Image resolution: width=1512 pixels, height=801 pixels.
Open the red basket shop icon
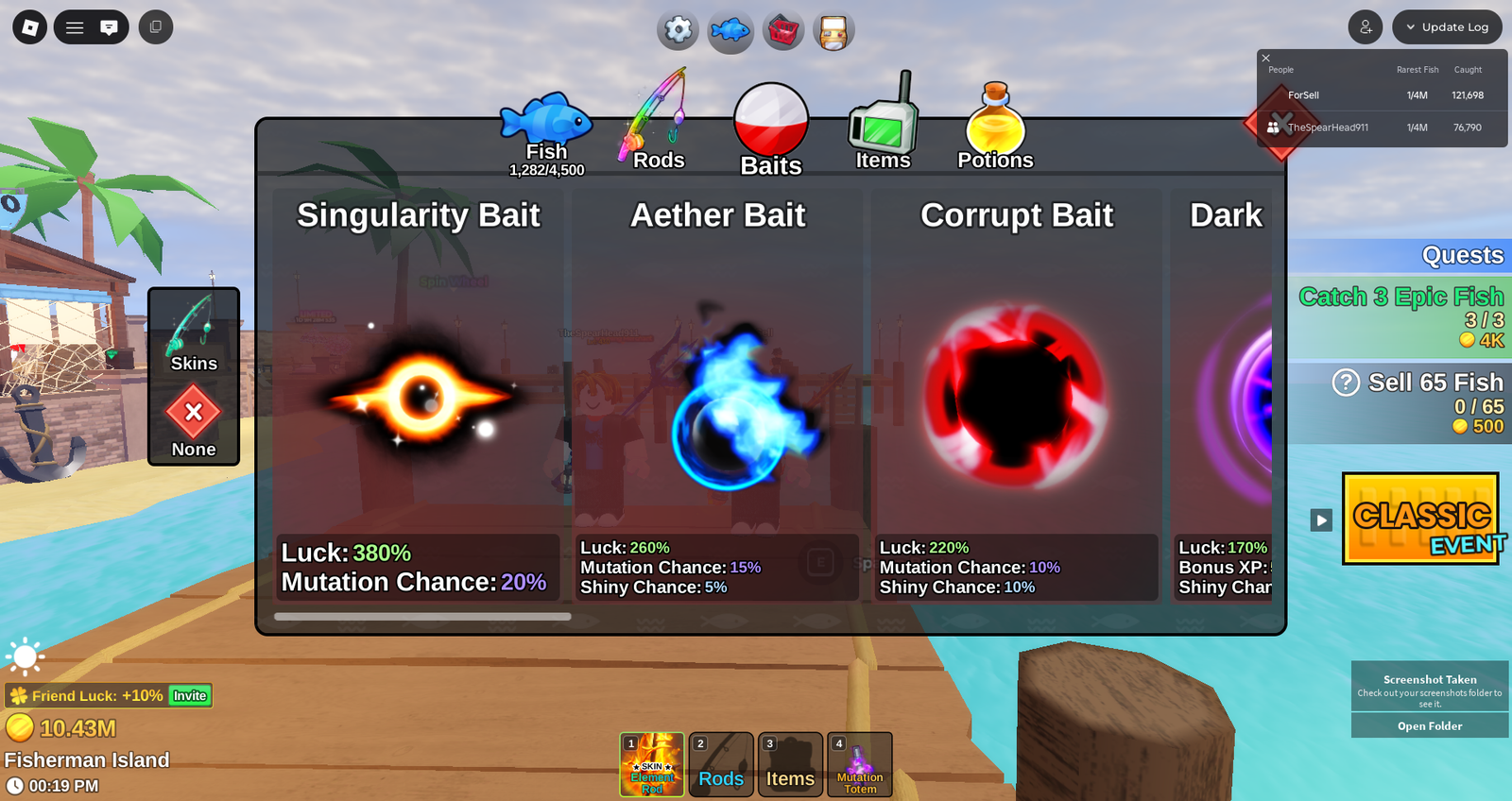click(x=782, y=31)
